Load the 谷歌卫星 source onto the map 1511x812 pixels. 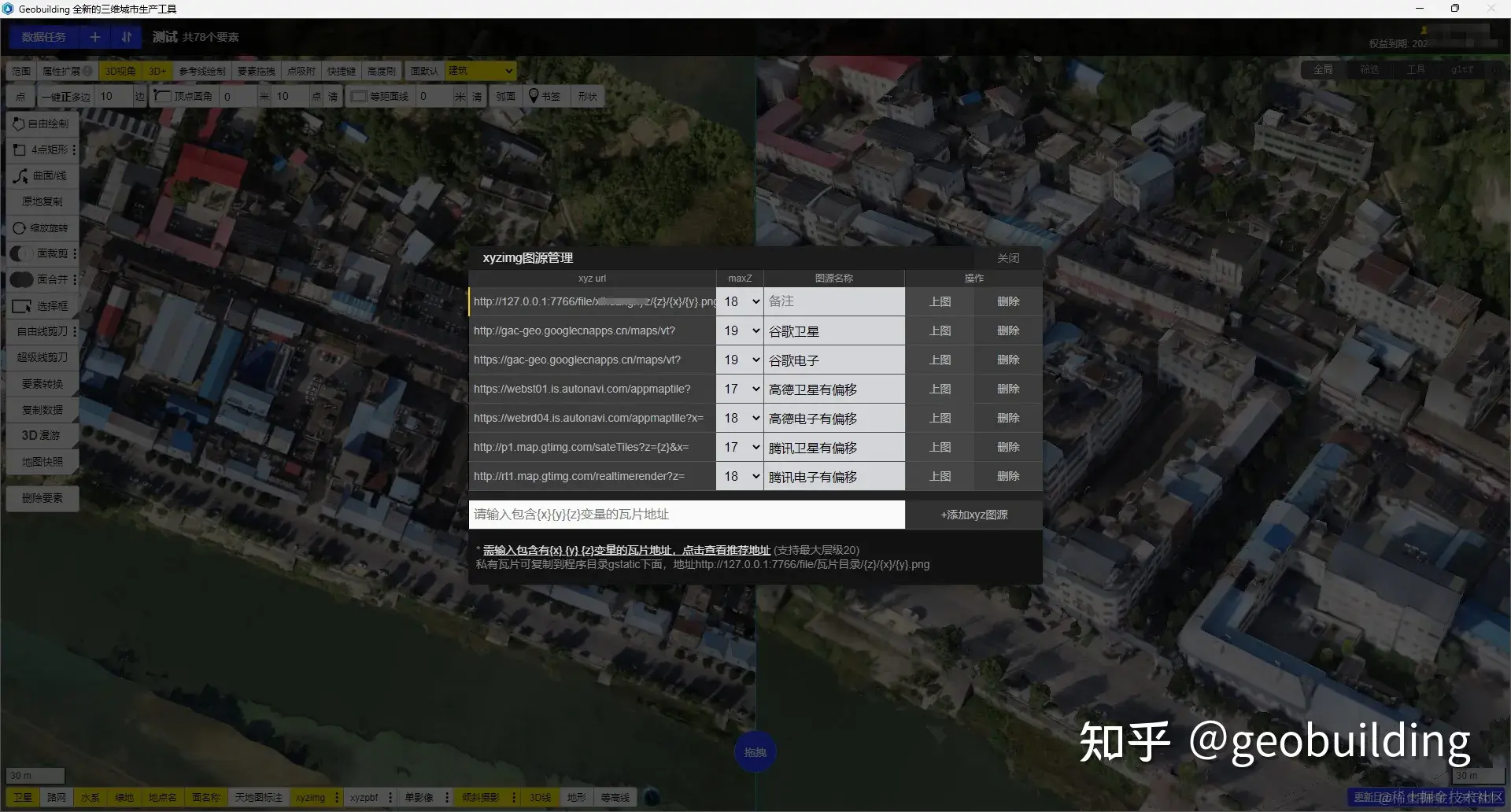[x=940, y=330]
